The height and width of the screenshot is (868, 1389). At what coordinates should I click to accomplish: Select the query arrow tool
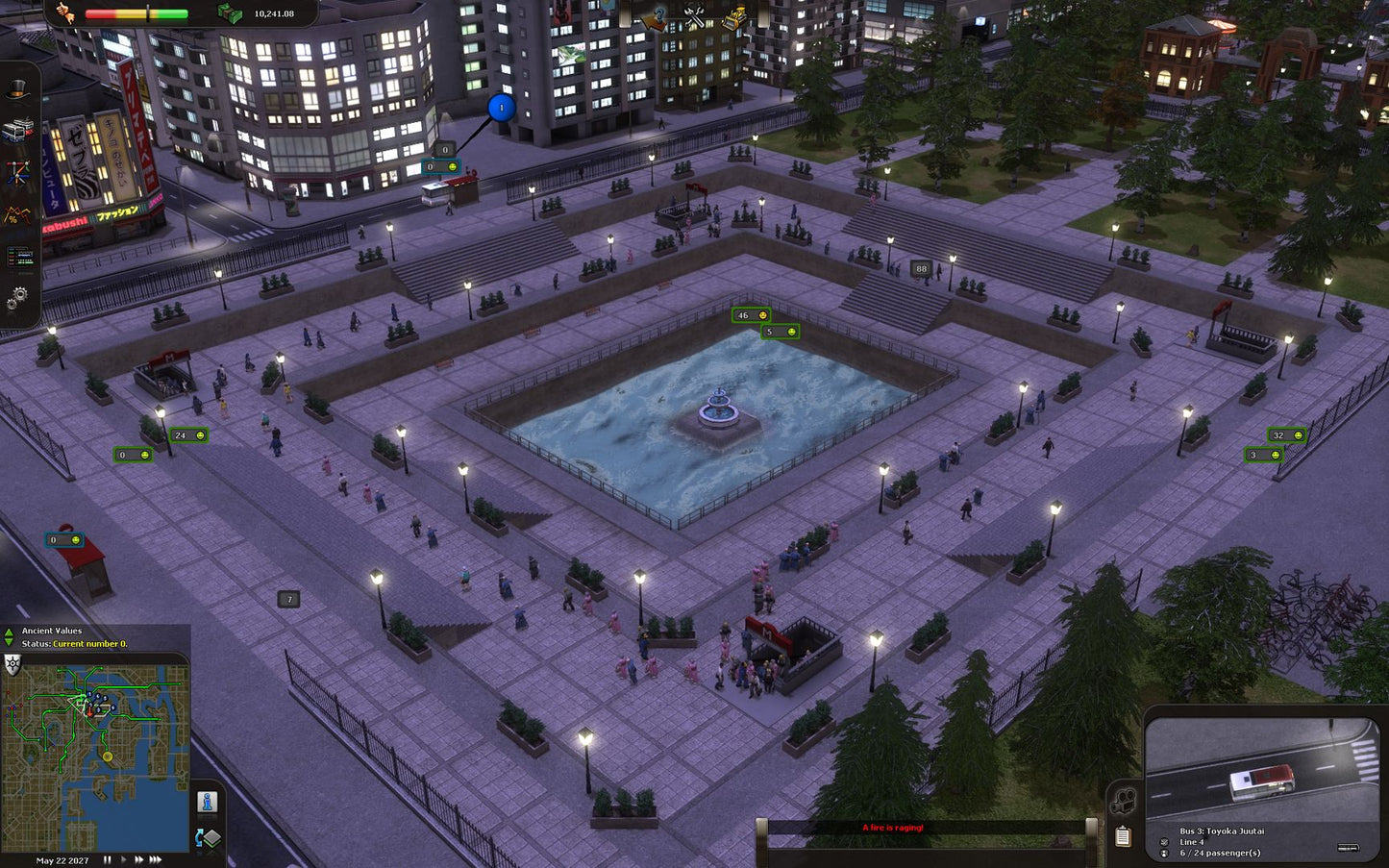655,17
